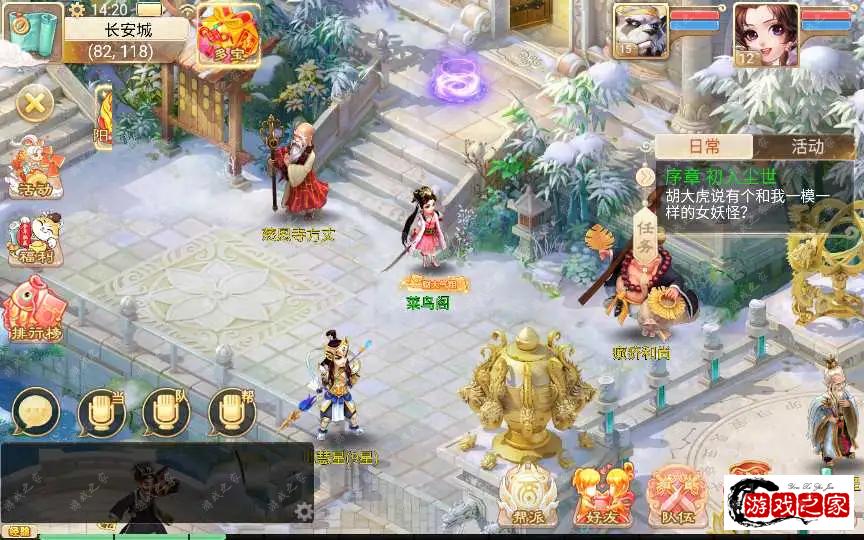This screenshot has height=540, width=864.
Task: Open the chat speech bubble button
Action: click(37, 412)
